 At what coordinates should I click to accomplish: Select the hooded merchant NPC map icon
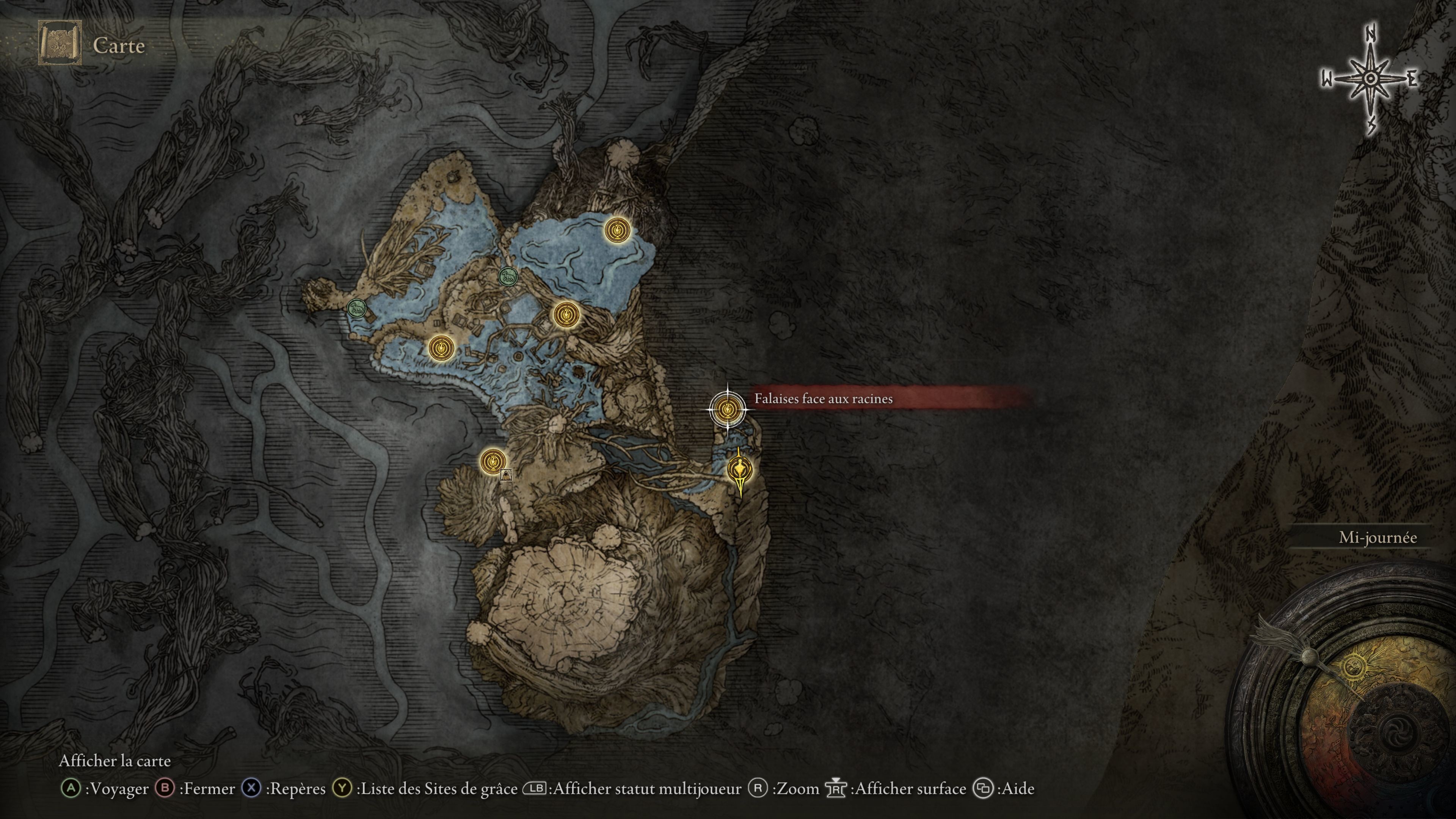click(506, 475)
